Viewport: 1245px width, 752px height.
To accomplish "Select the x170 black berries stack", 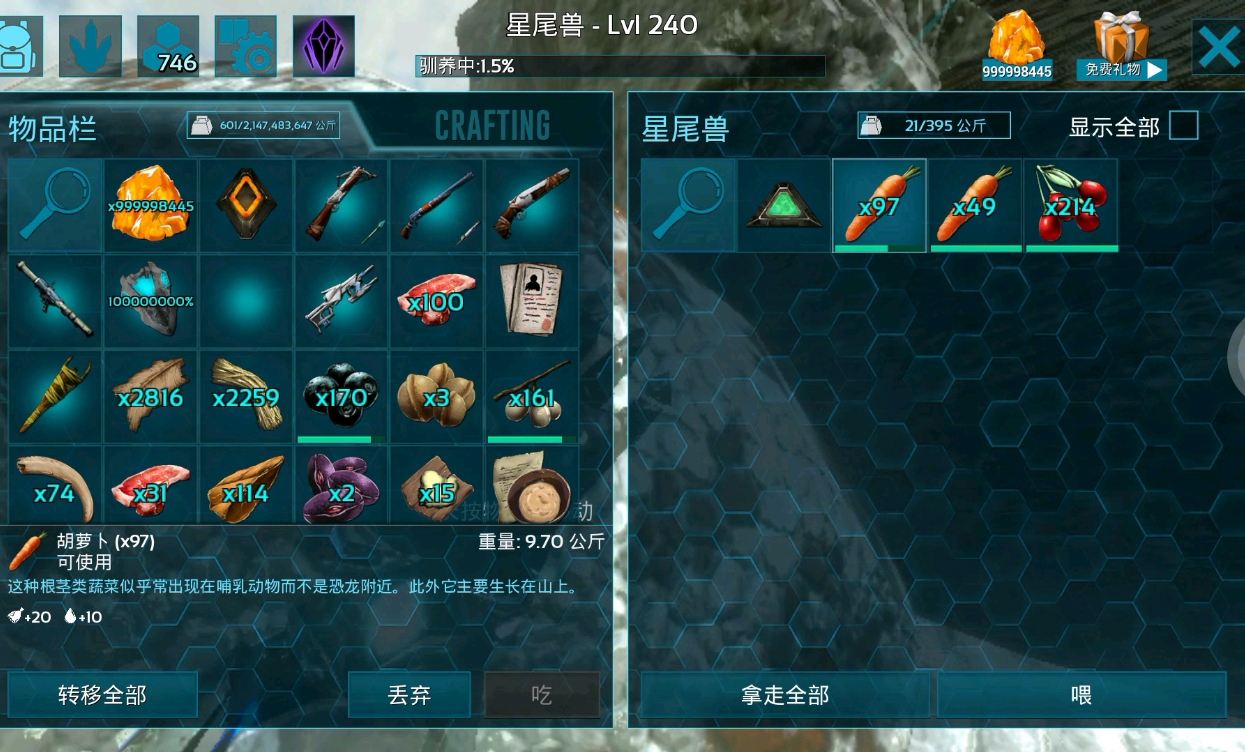I will (341, 397).
